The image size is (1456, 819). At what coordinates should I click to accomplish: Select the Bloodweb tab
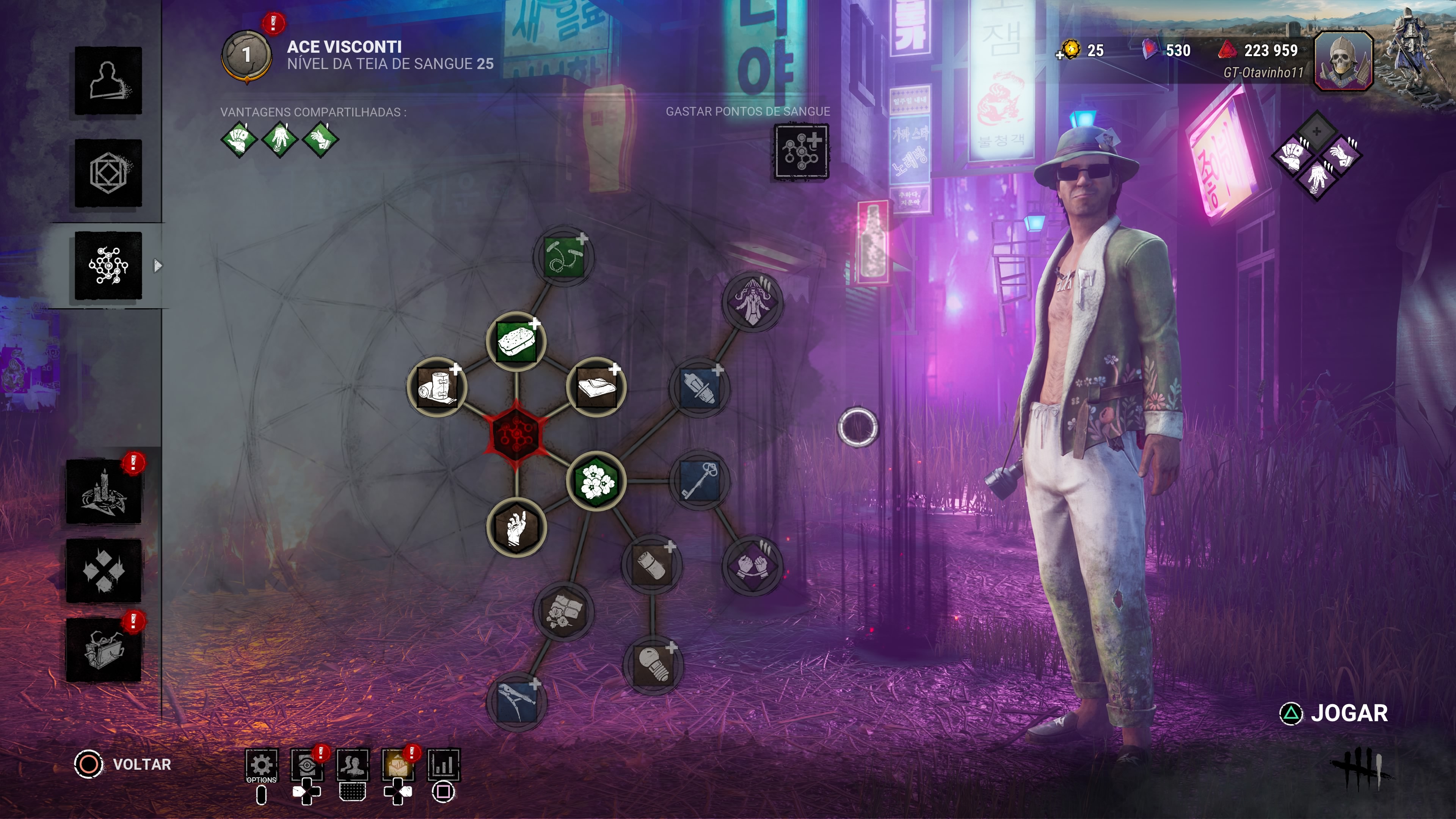coord(108,265)
